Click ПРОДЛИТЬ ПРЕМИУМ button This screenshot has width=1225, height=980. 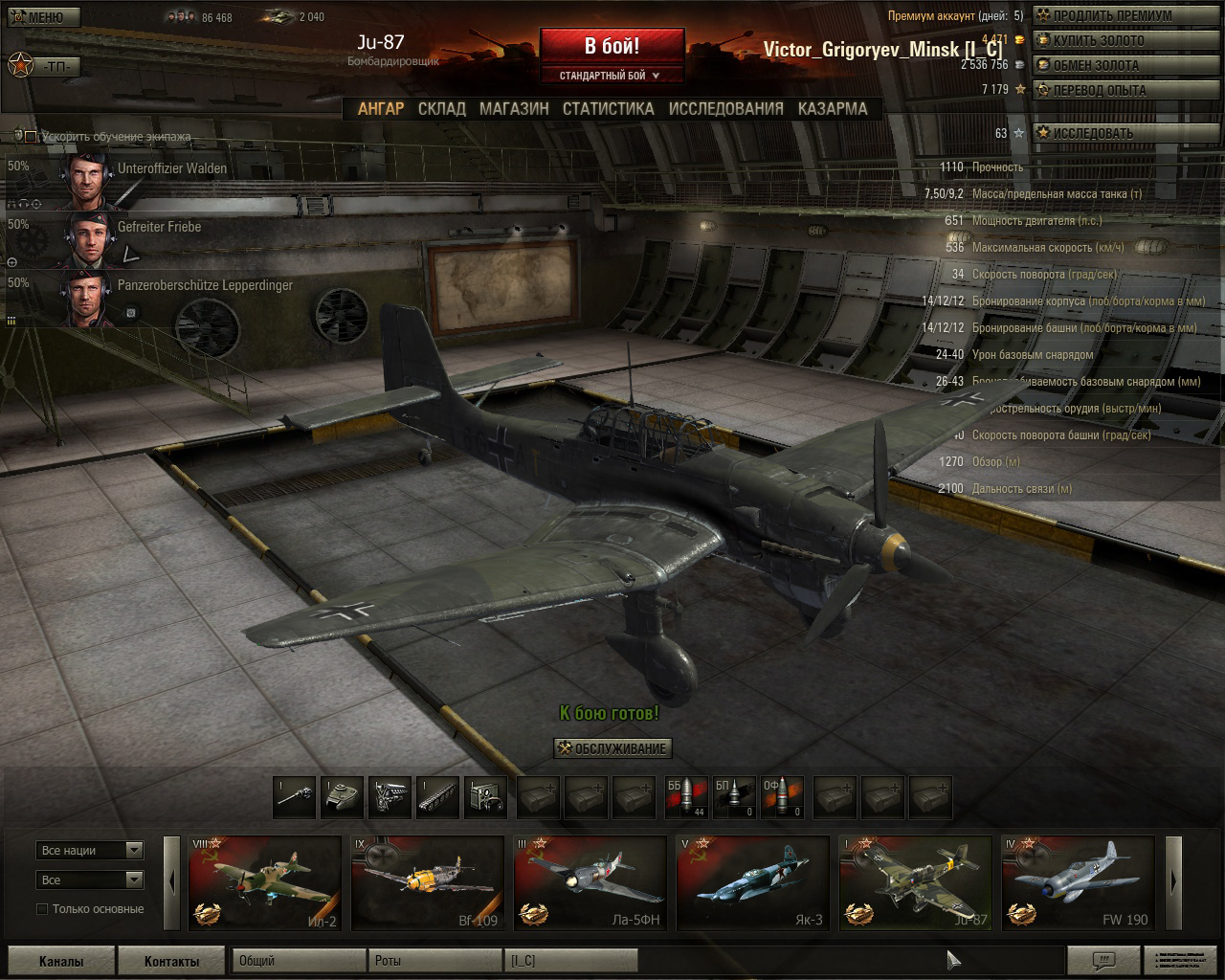point(1103,15)
